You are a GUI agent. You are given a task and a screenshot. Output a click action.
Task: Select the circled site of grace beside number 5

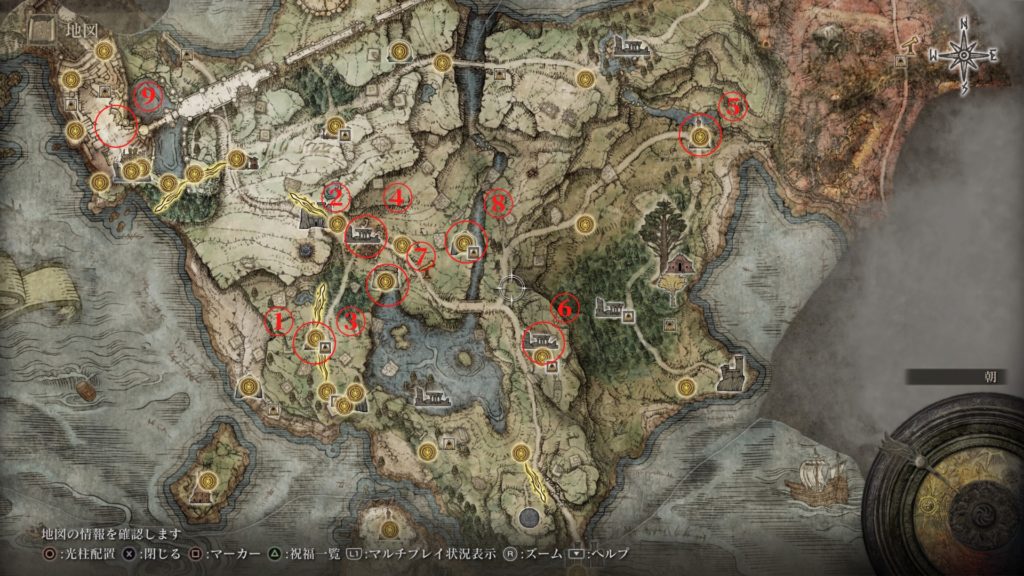click(700, 136)
